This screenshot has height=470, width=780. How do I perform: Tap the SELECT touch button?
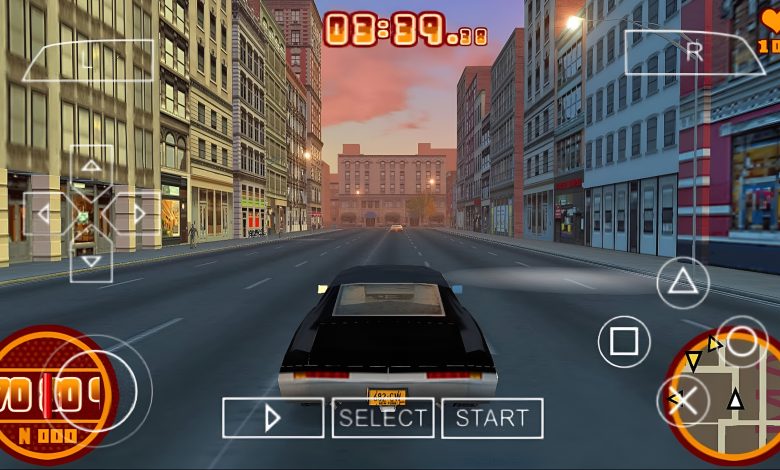click(383, 418)
